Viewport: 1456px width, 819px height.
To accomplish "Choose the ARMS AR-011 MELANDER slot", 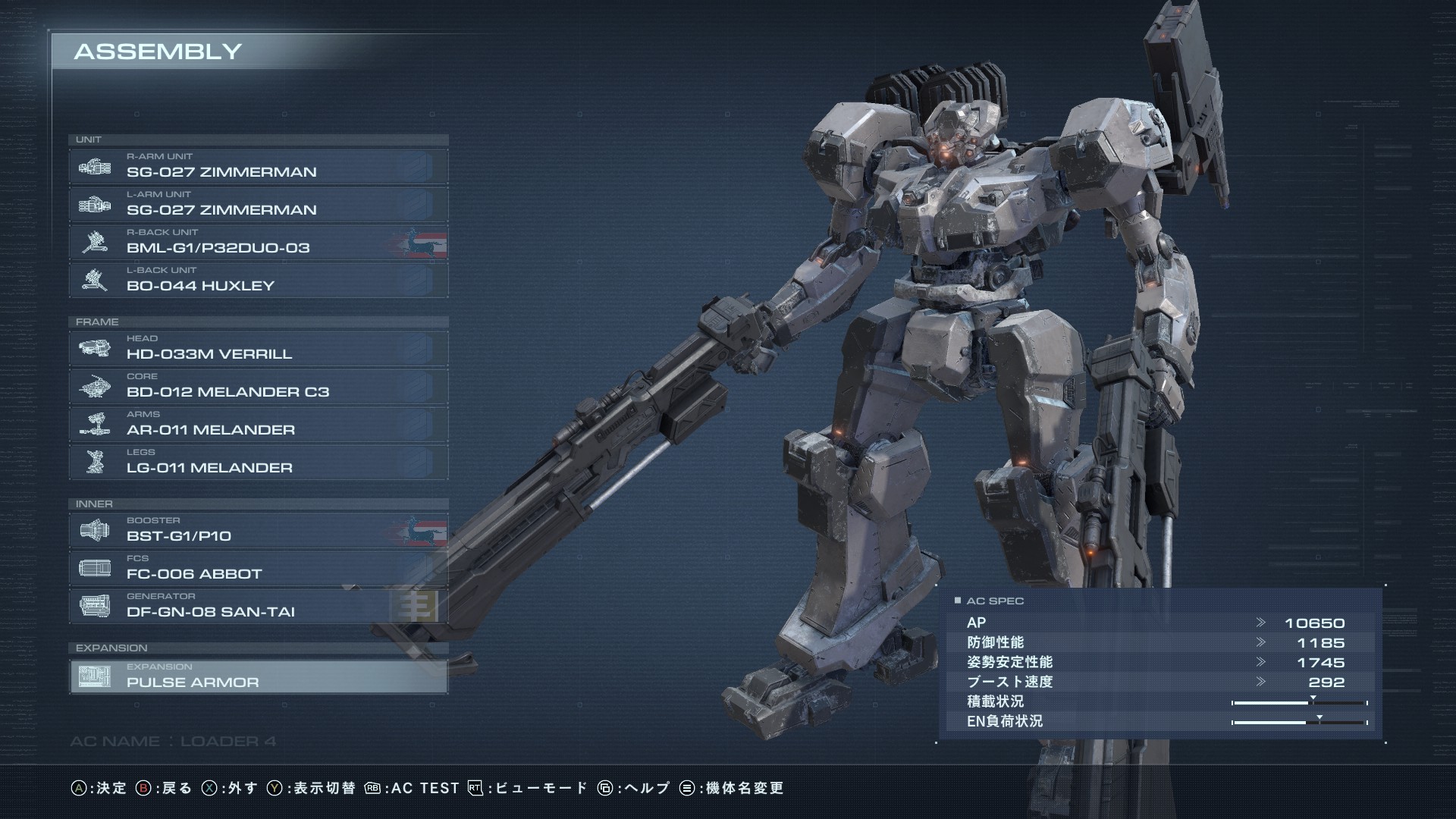I will tap(258, 424).
